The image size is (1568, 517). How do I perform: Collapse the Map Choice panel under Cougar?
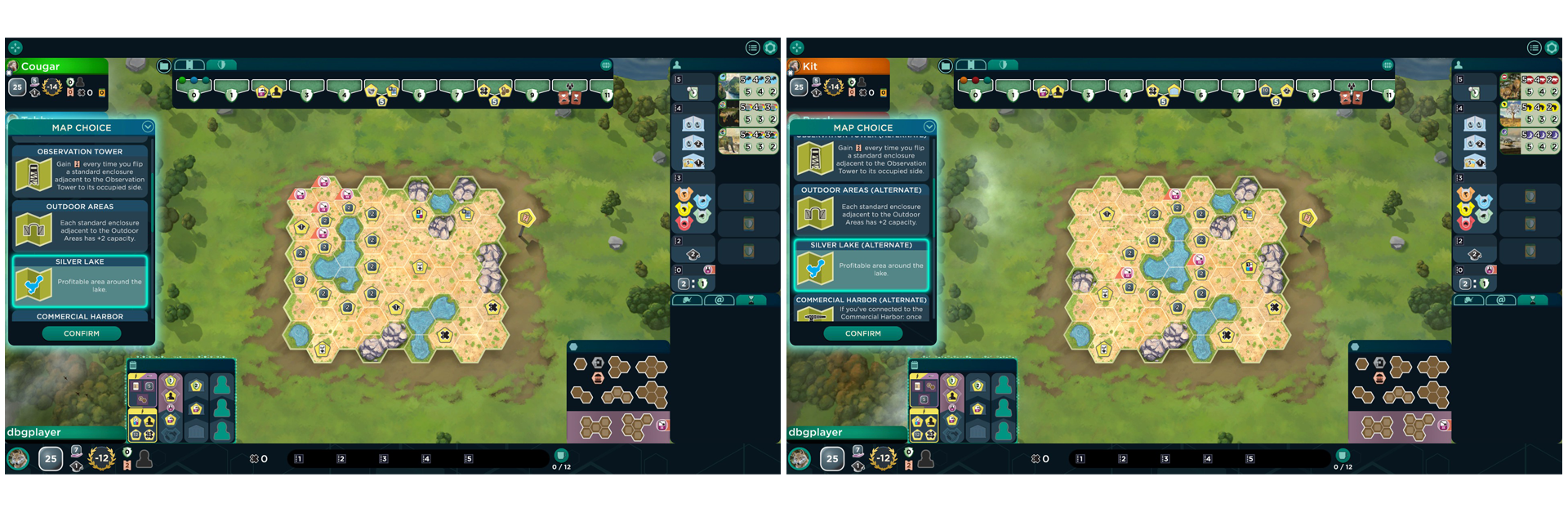coord(148,127)
